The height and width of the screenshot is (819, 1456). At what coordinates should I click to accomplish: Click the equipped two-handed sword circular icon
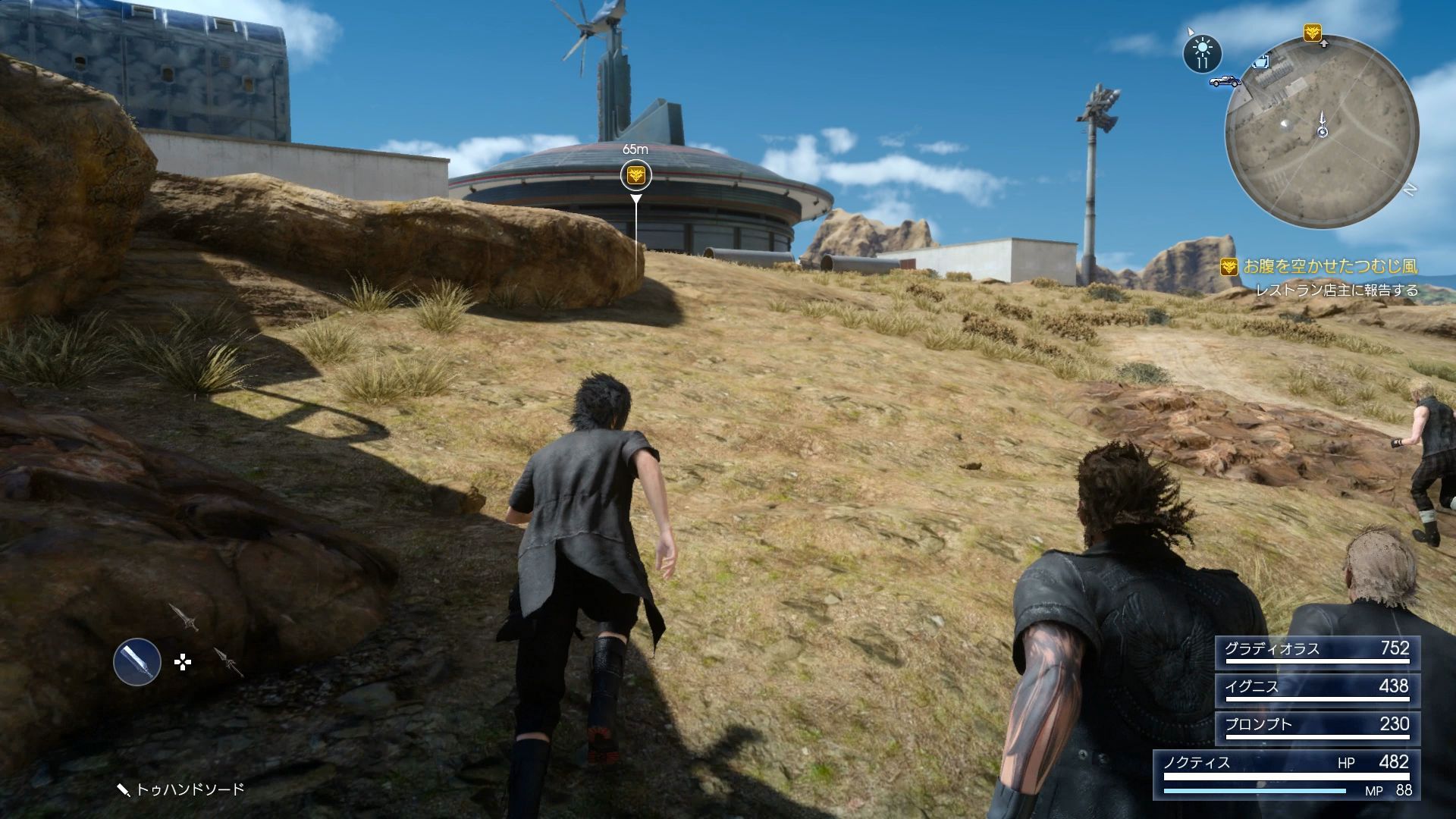[137, 661]
